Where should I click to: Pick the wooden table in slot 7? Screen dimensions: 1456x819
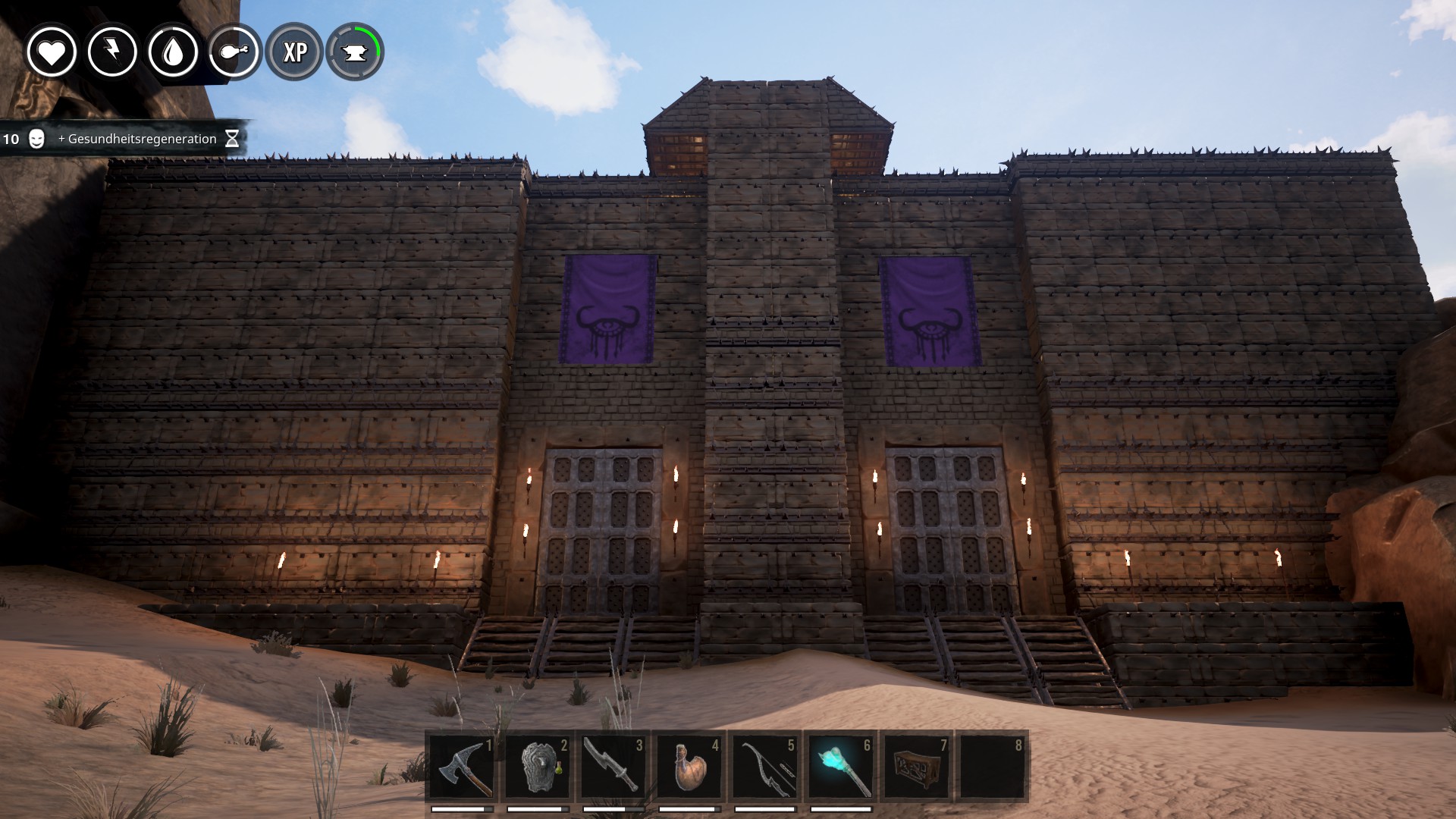point(917,767)
